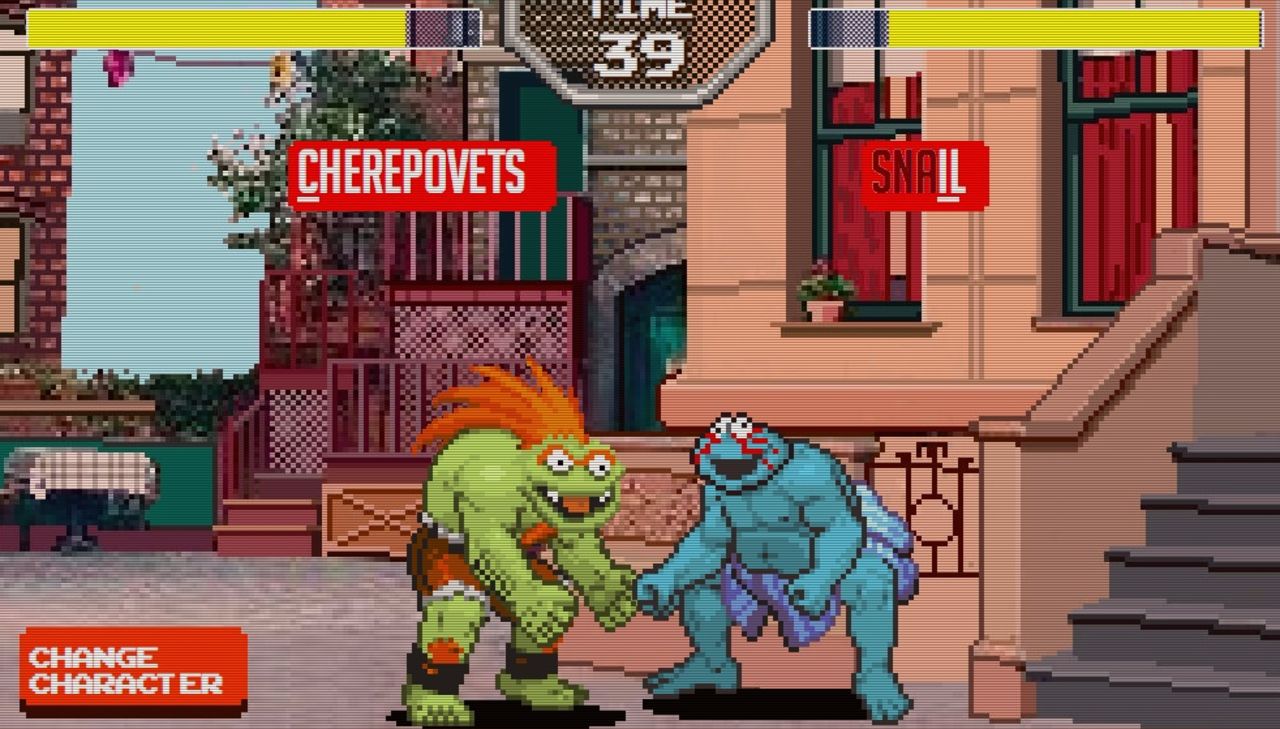This screenshot has height=729, width=1280.
Task: Toggle the left player's special meter
Action: coord(440,27)
